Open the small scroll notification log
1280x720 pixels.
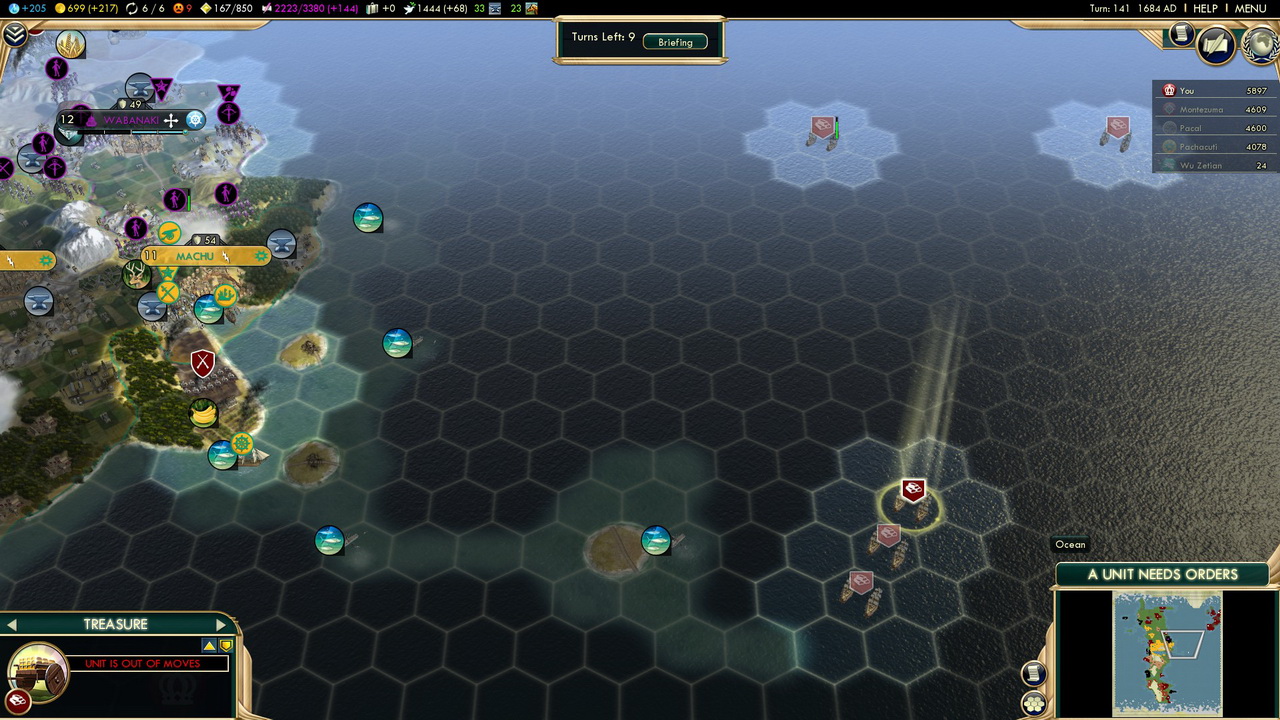[x=1181, y=34]
